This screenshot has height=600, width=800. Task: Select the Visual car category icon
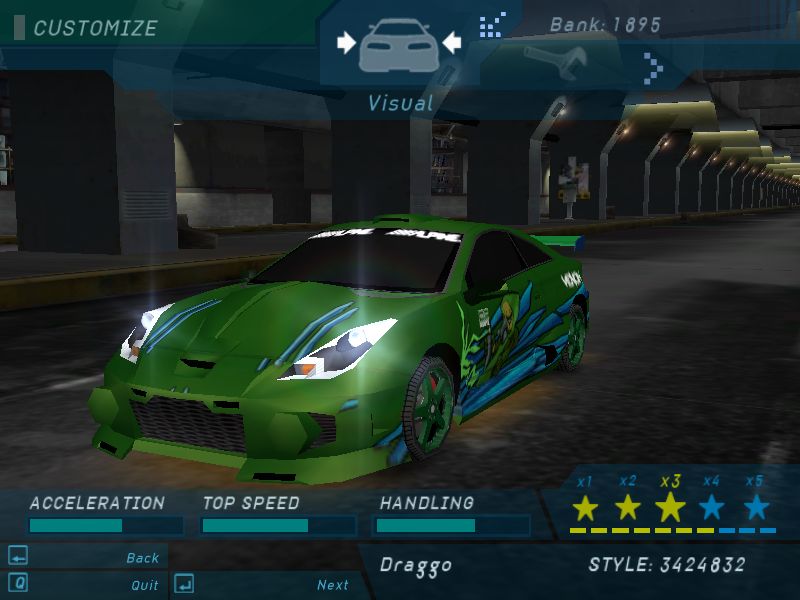(398, 46)
